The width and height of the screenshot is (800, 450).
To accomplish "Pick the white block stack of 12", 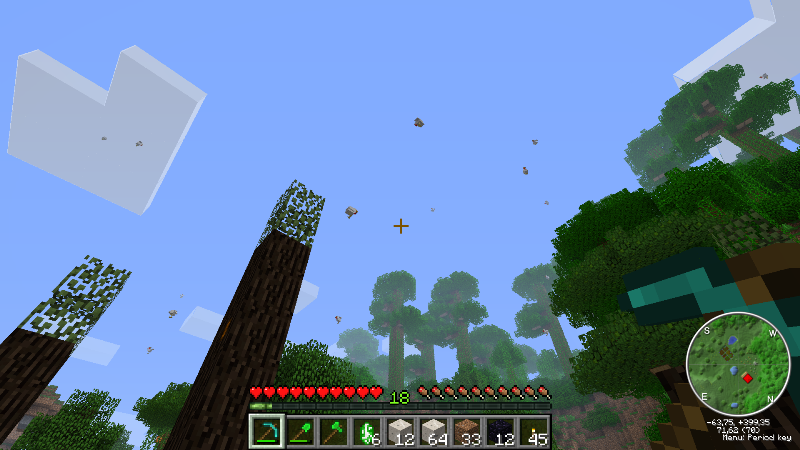I will [x=400, y=431].
